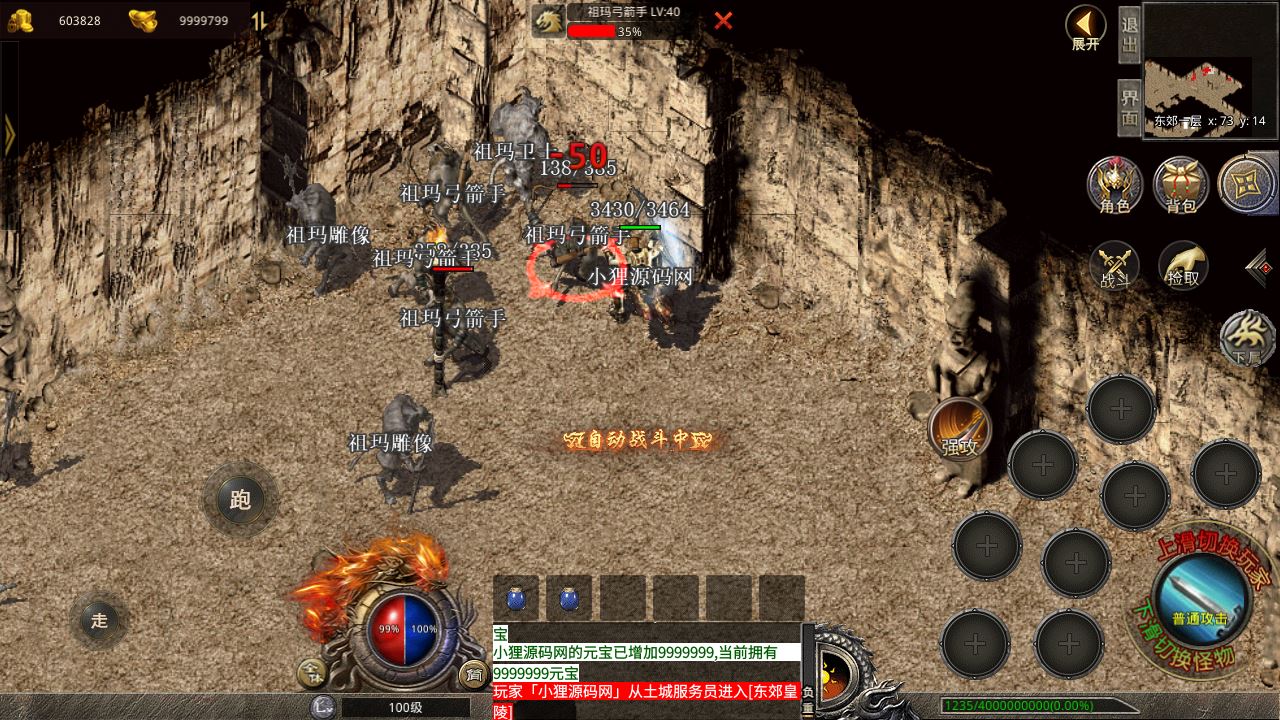
Task: Open the chat message box
Action: coord(647,672)
